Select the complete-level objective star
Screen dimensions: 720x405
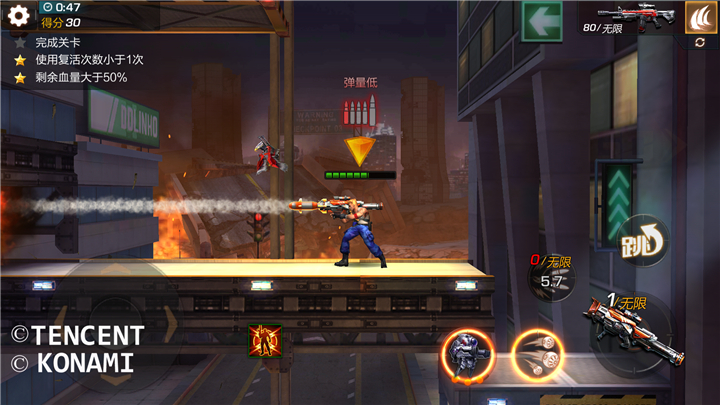(x=18, y=43)
